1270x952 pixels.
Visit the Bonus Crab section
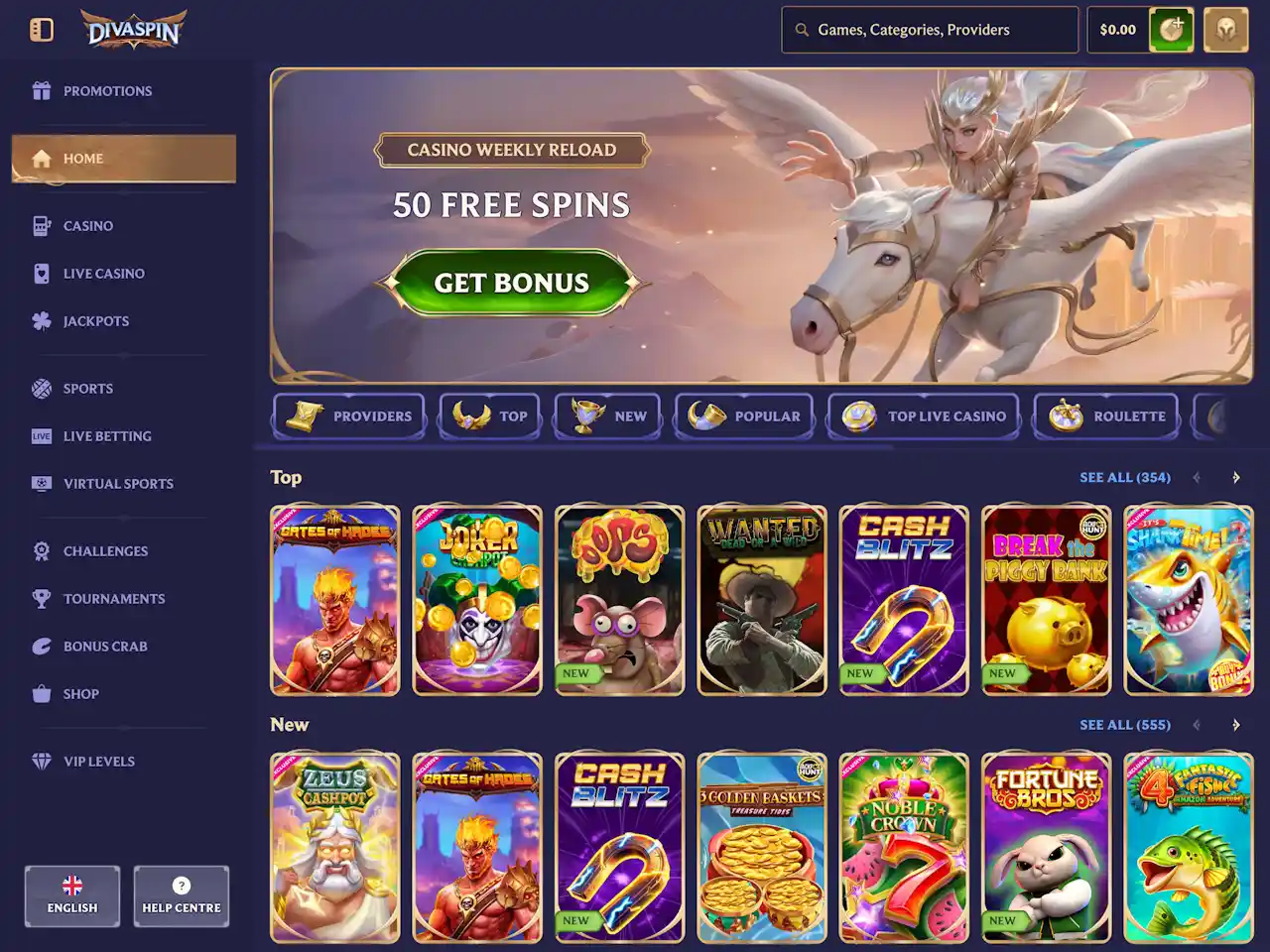point(104,647)
